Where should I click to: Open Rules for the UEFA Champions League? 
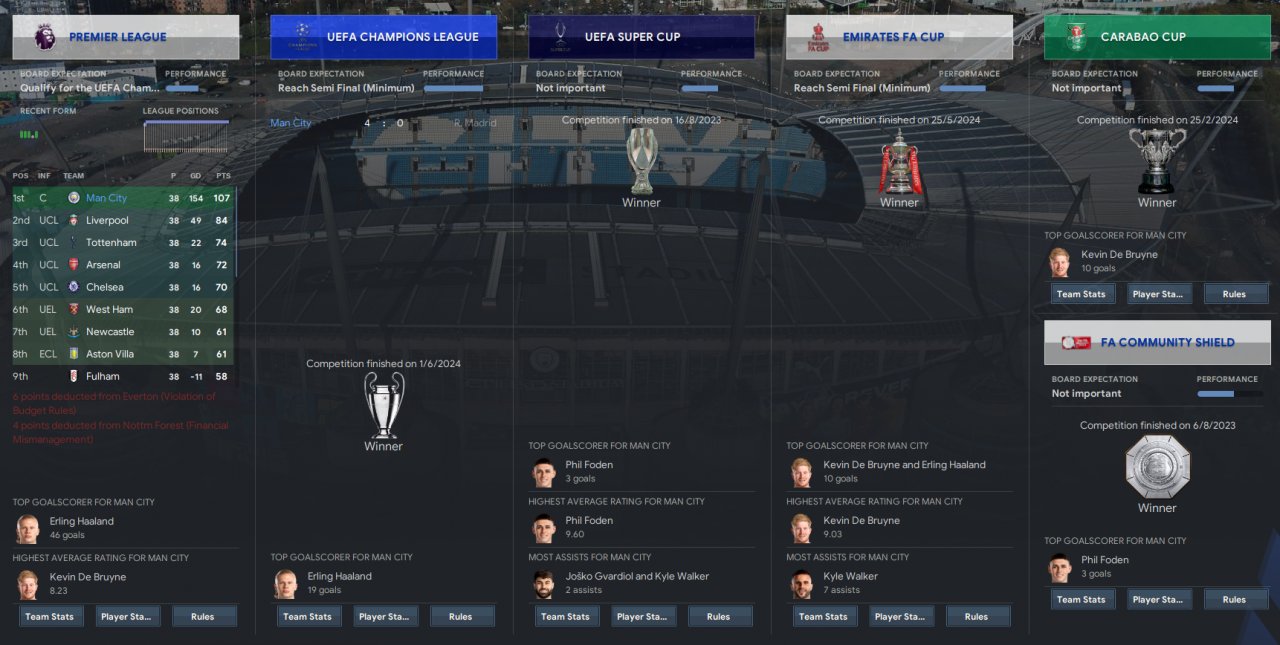point(461,617)
